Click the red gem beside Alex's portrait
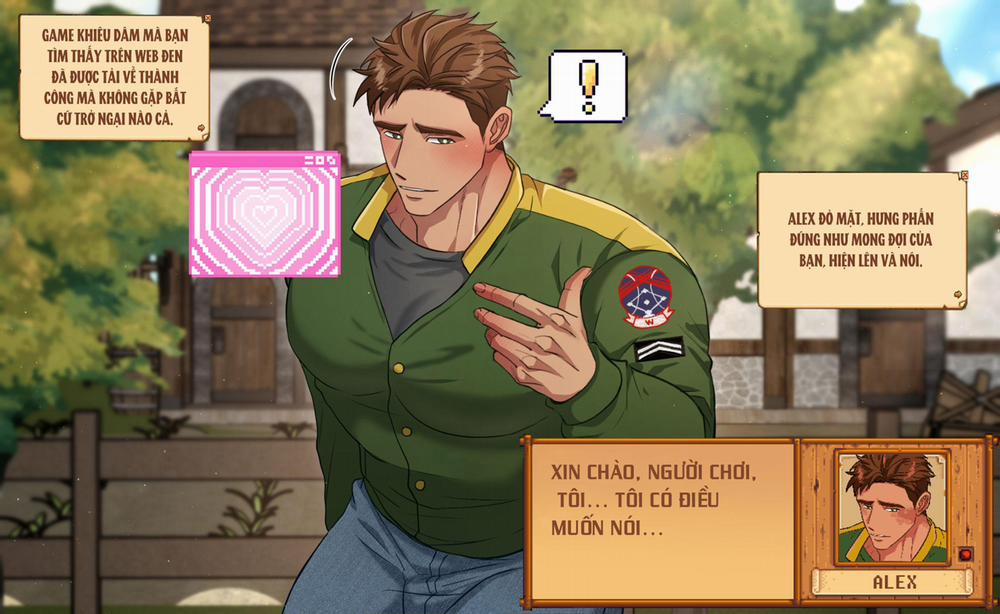The image size is (1000, 614). point(965,554)
